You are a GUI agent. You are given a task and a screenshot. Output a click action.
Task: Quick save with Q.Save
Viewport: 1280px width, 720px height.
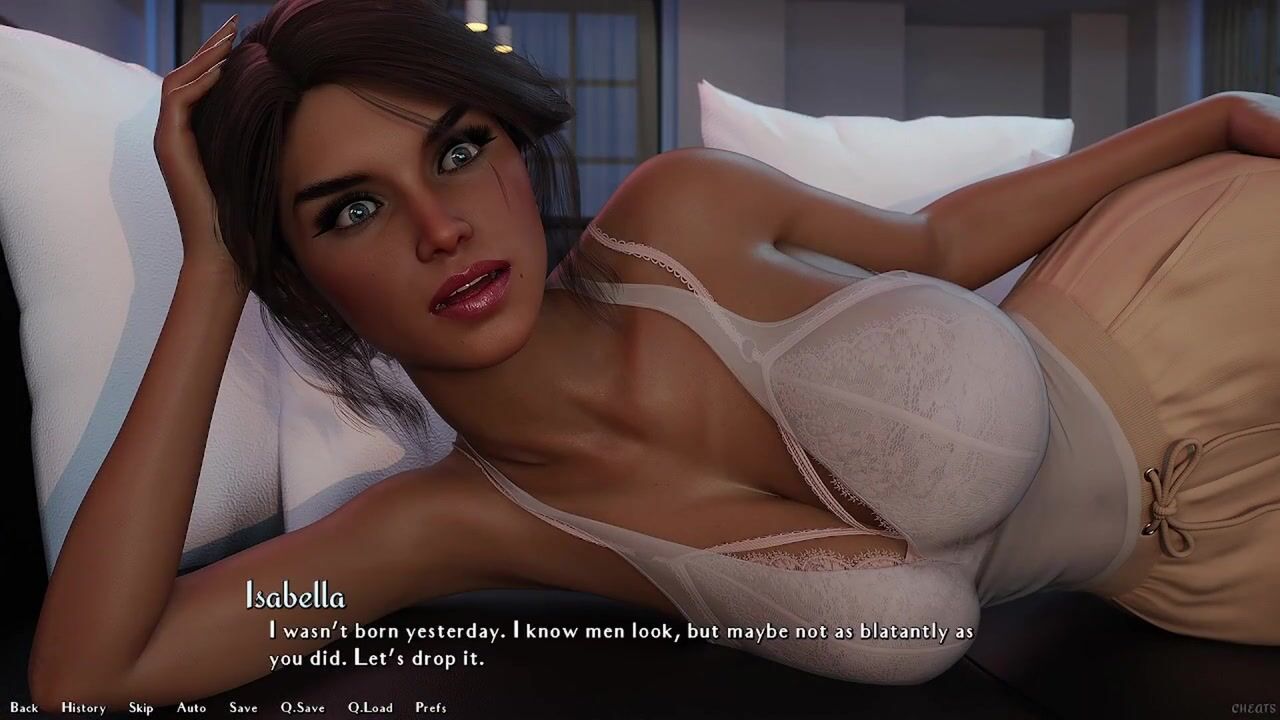coord(302,707)
